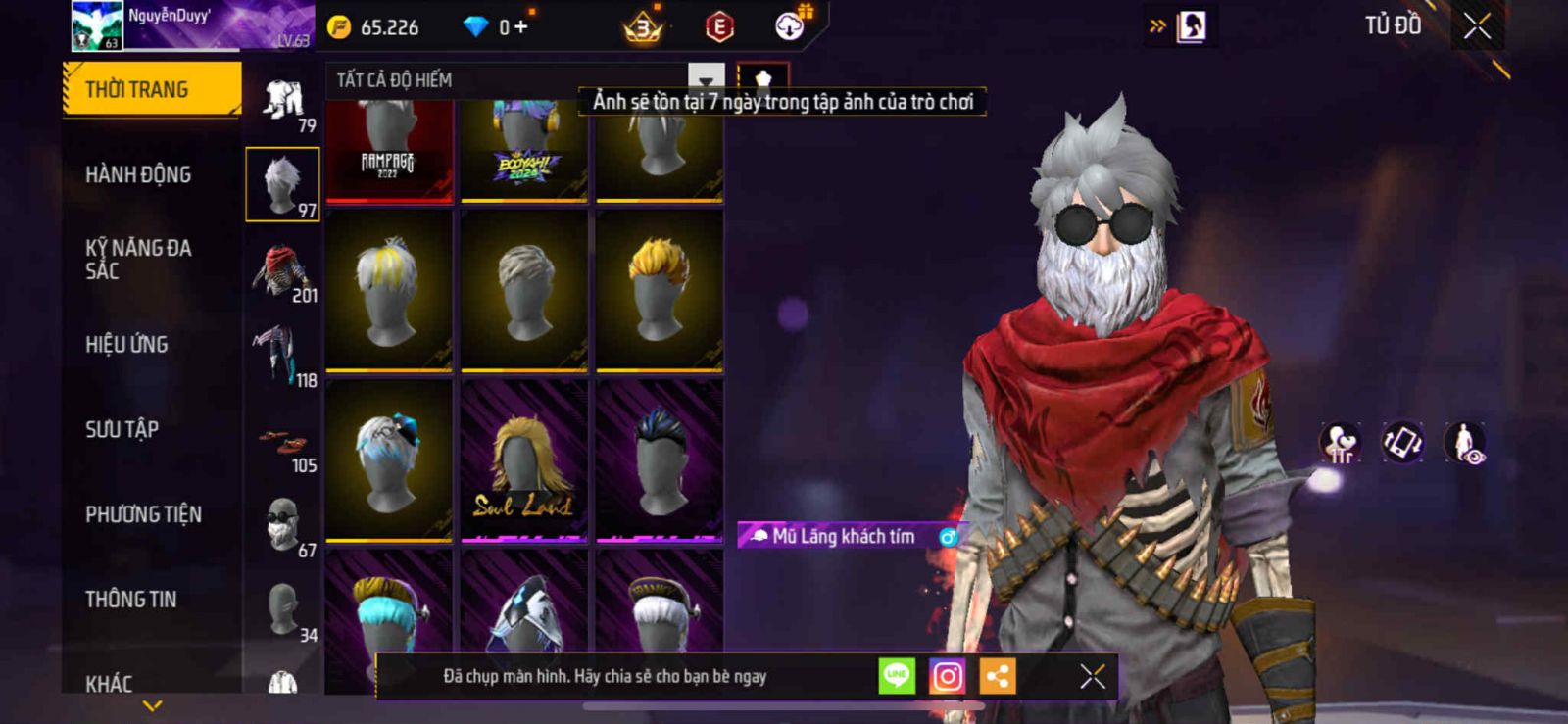Open the Hiệu Ứng section

[126, 345]
